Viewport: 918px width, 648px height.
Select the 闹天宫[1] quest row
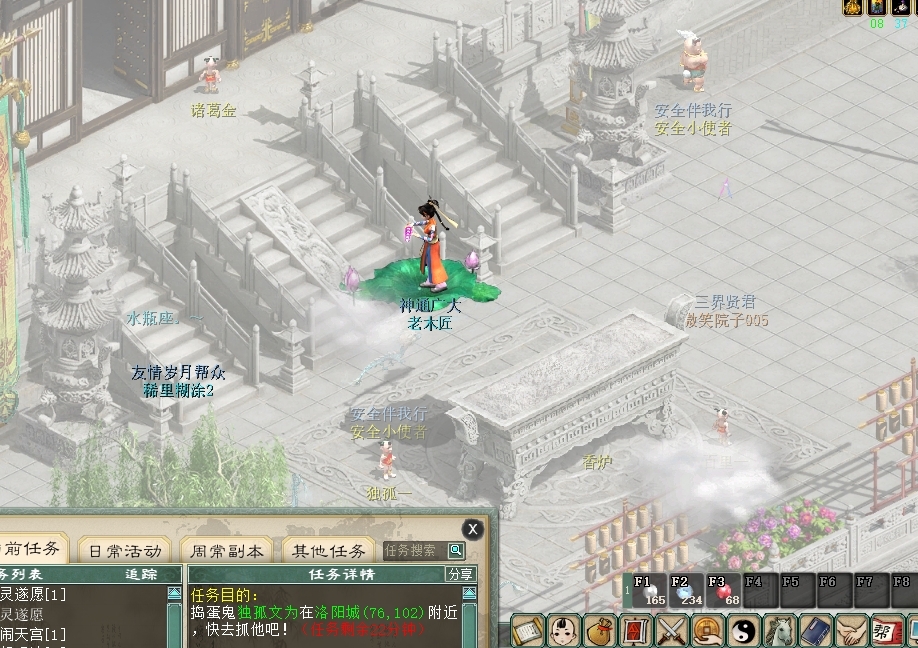tap(35, 634)
